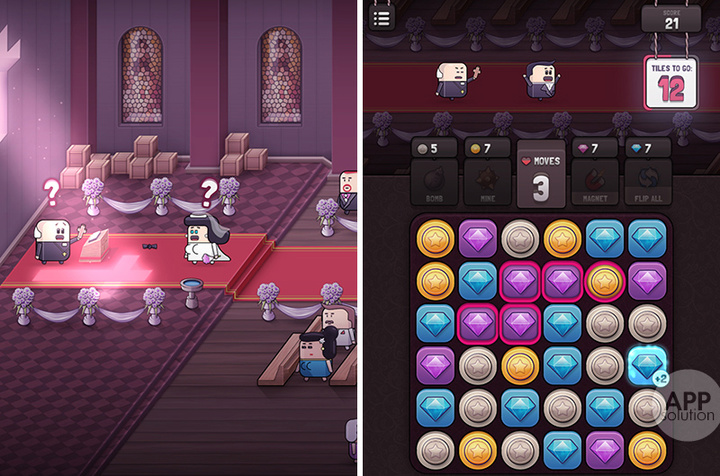Use the Mine power-up
Viewport: 720px width, 476px height.
coord(488,183)
